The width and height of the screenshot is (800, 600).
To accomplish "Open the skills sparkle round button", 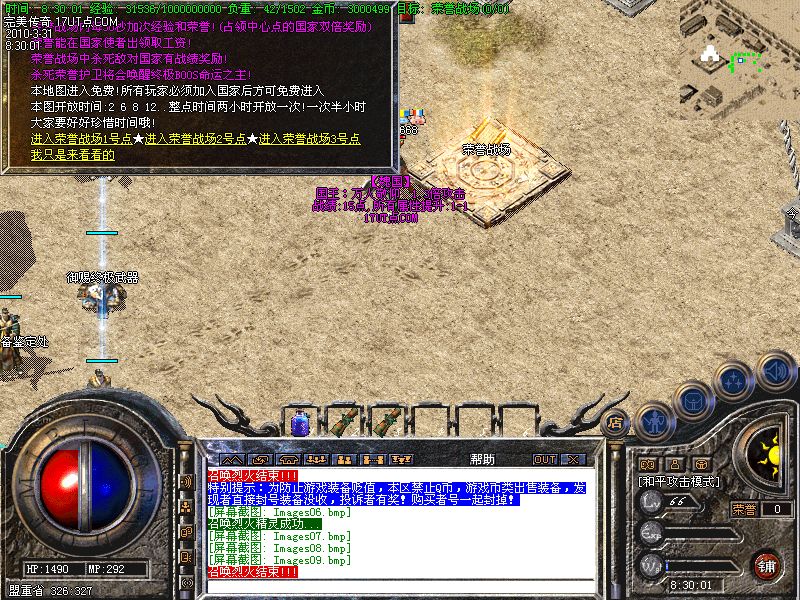I will [x=734, y=380].
